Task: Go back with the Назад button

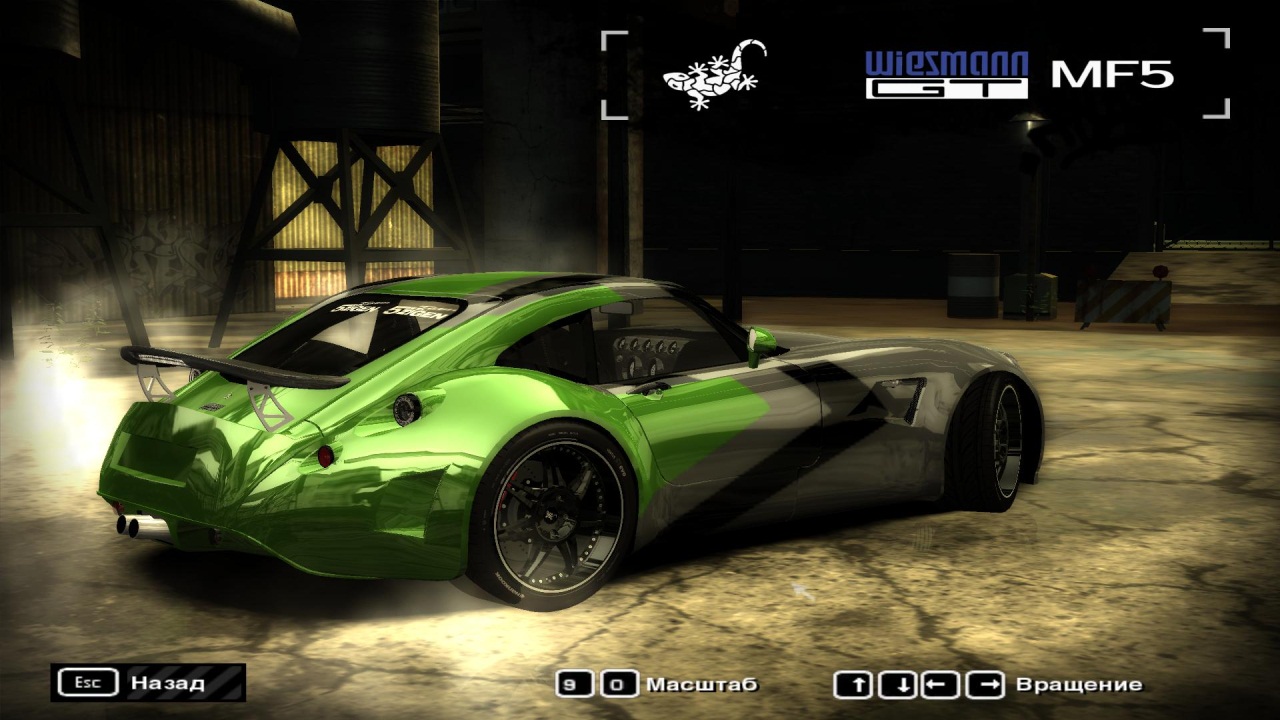Action: pos(148,683)
